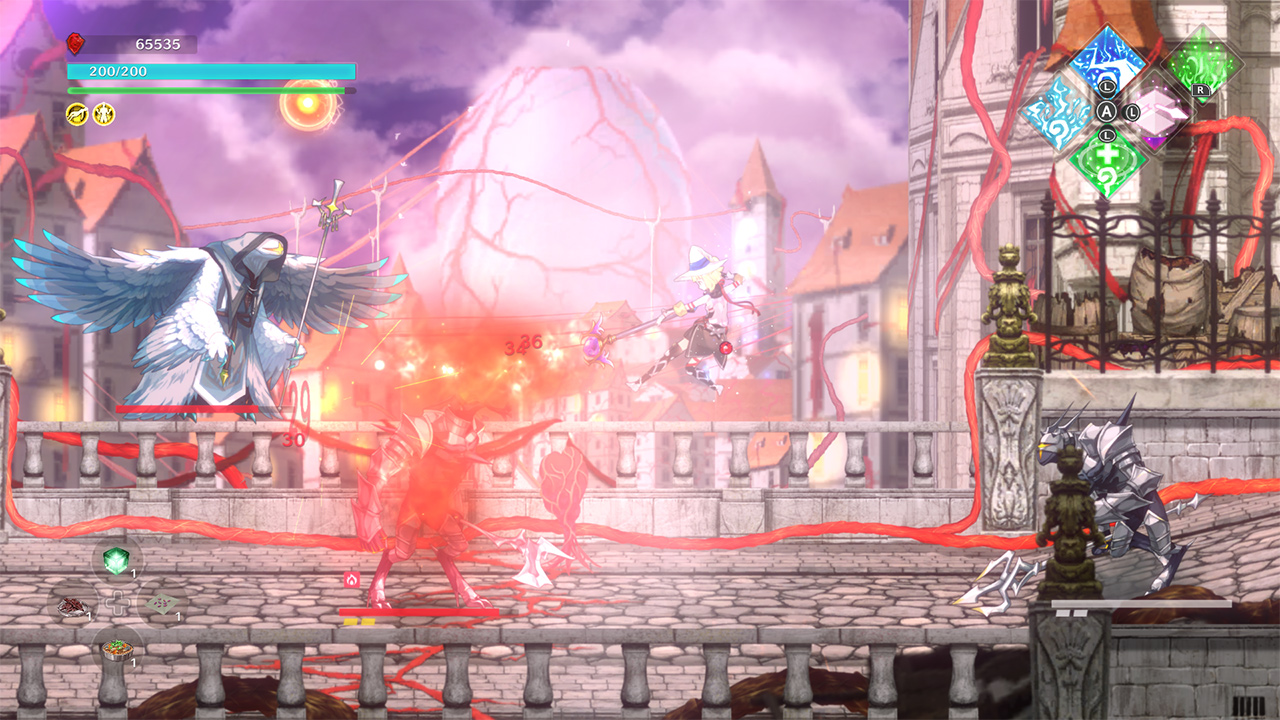Select the green cube item in the wheel
The image size is (1280, 720).
tap(116, 560)
